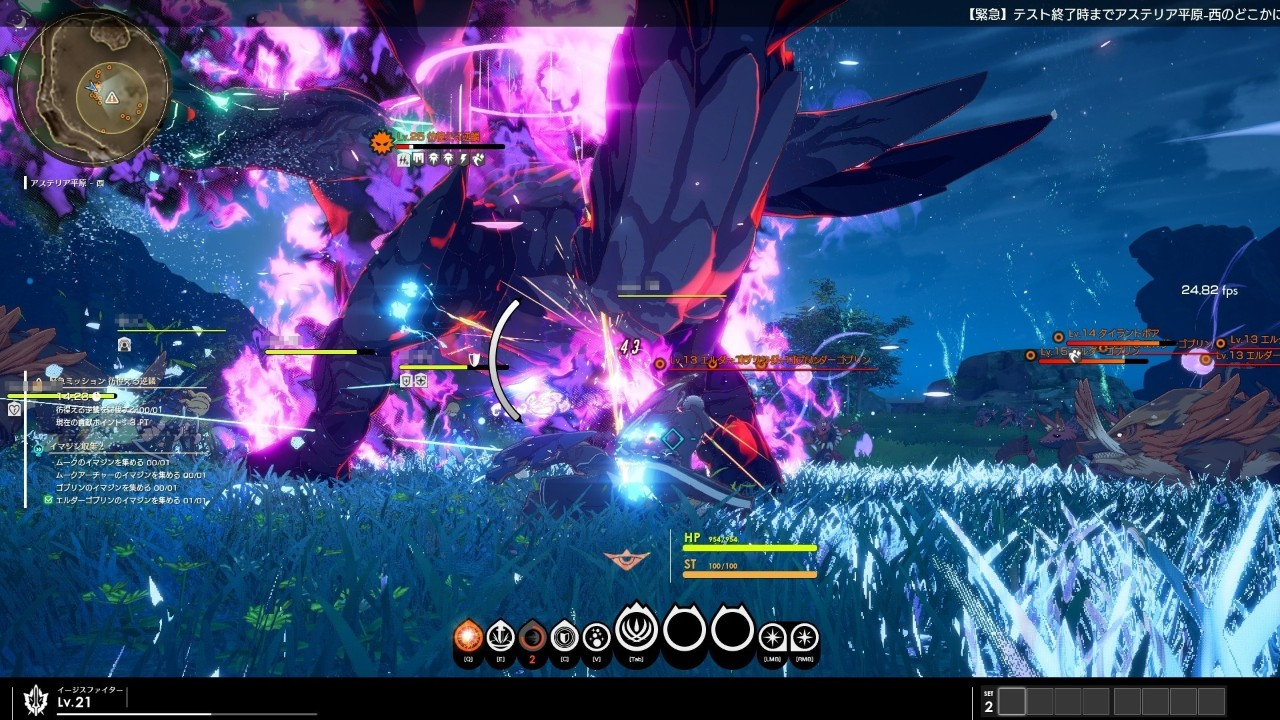This screenshot has width=1280, height=720.
Task: Use the sword-in-ground skill icon
Action: tap(500, 636)
